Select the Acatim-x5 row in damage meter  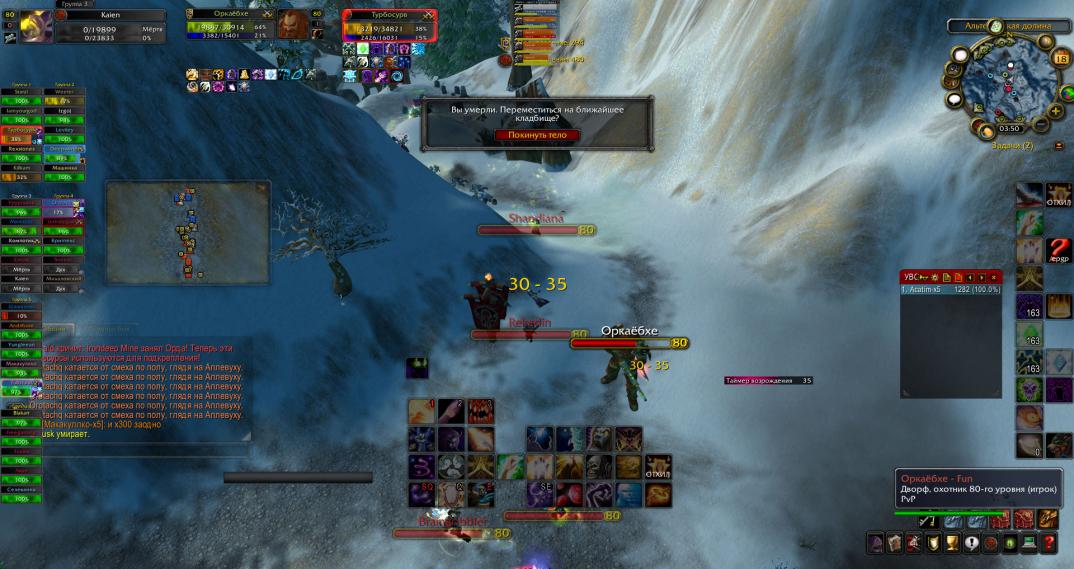click(949, 289)
